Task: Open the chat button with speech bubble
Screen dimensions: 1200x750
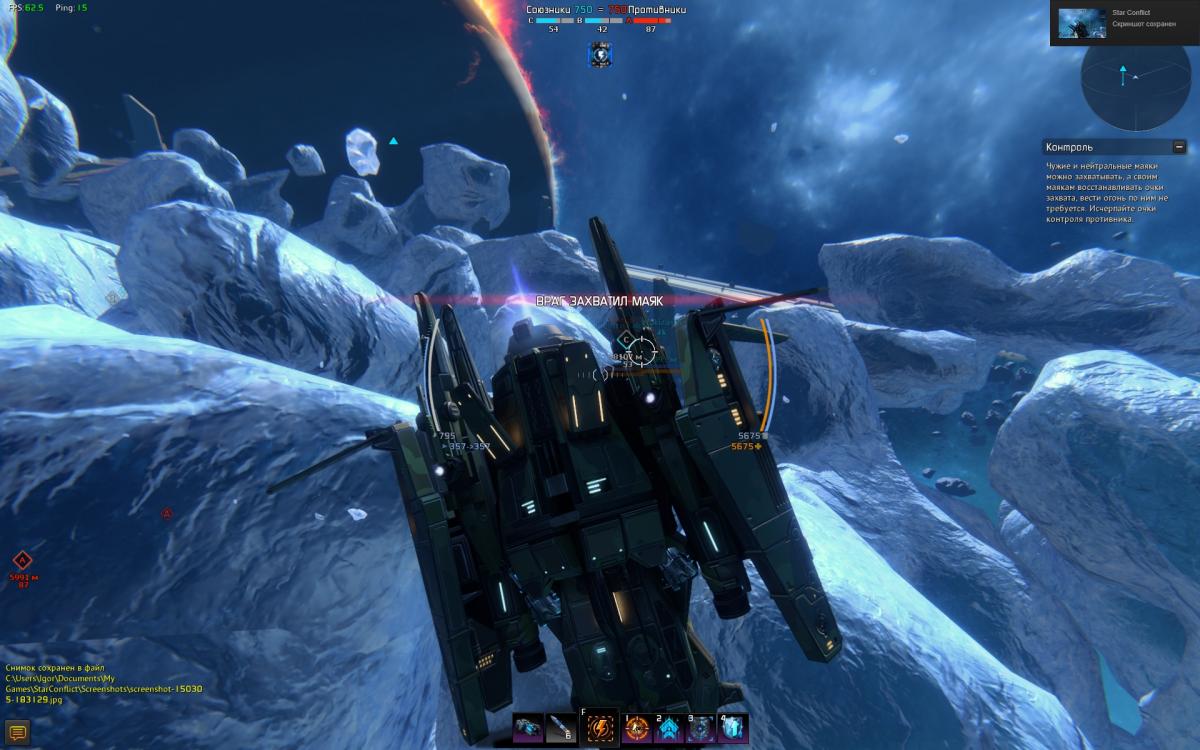Action: pos(16,734)
